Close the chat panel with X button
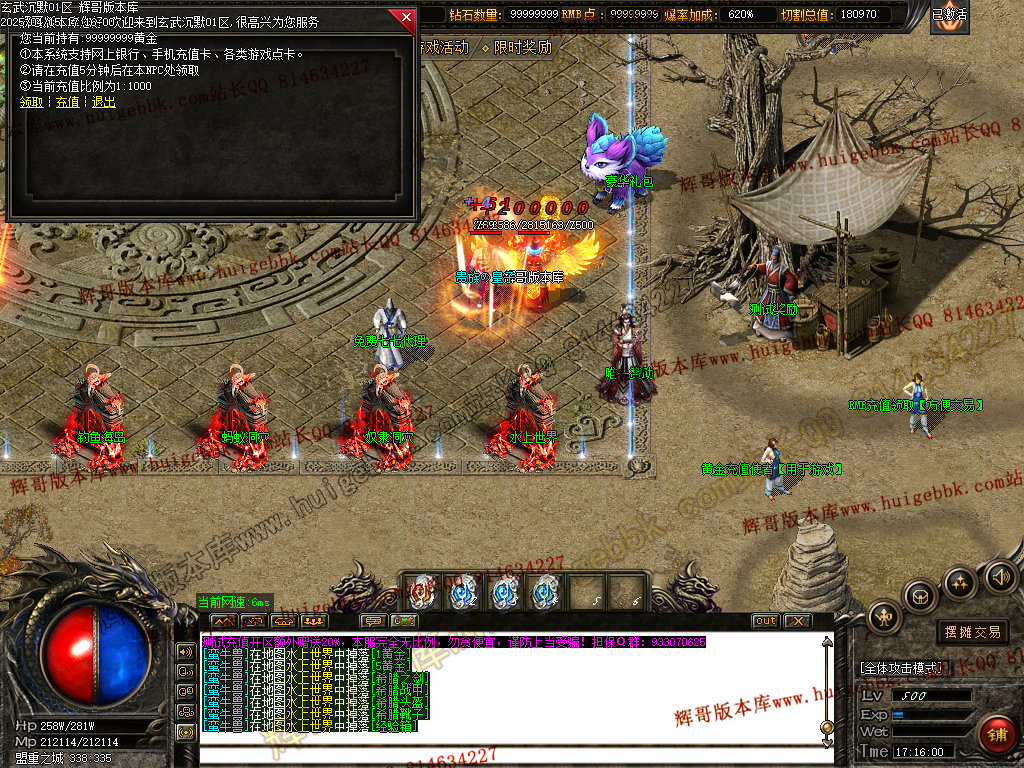 click(796, 621)
